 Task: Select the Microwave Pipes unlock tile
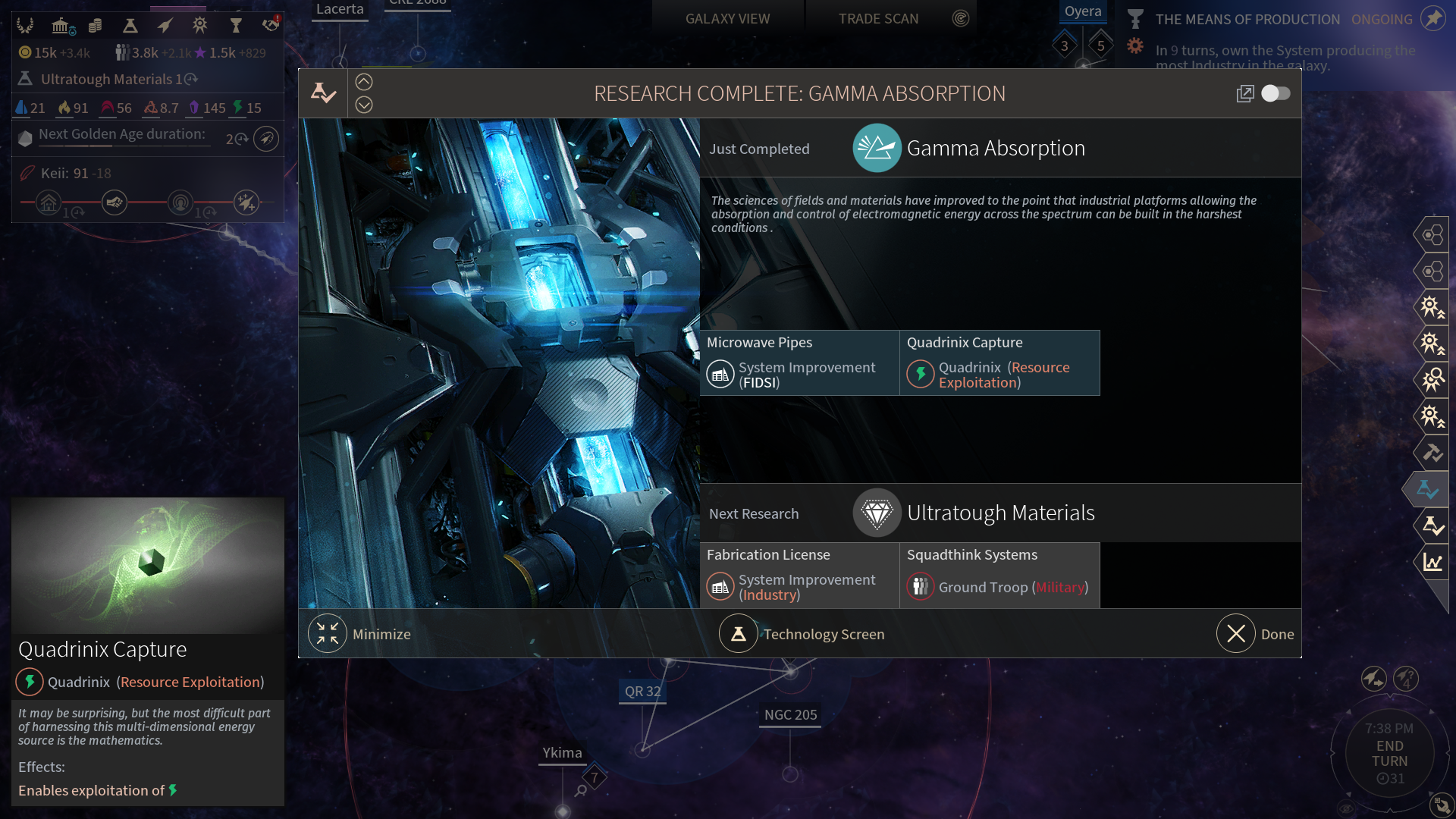tap(799, 362)
